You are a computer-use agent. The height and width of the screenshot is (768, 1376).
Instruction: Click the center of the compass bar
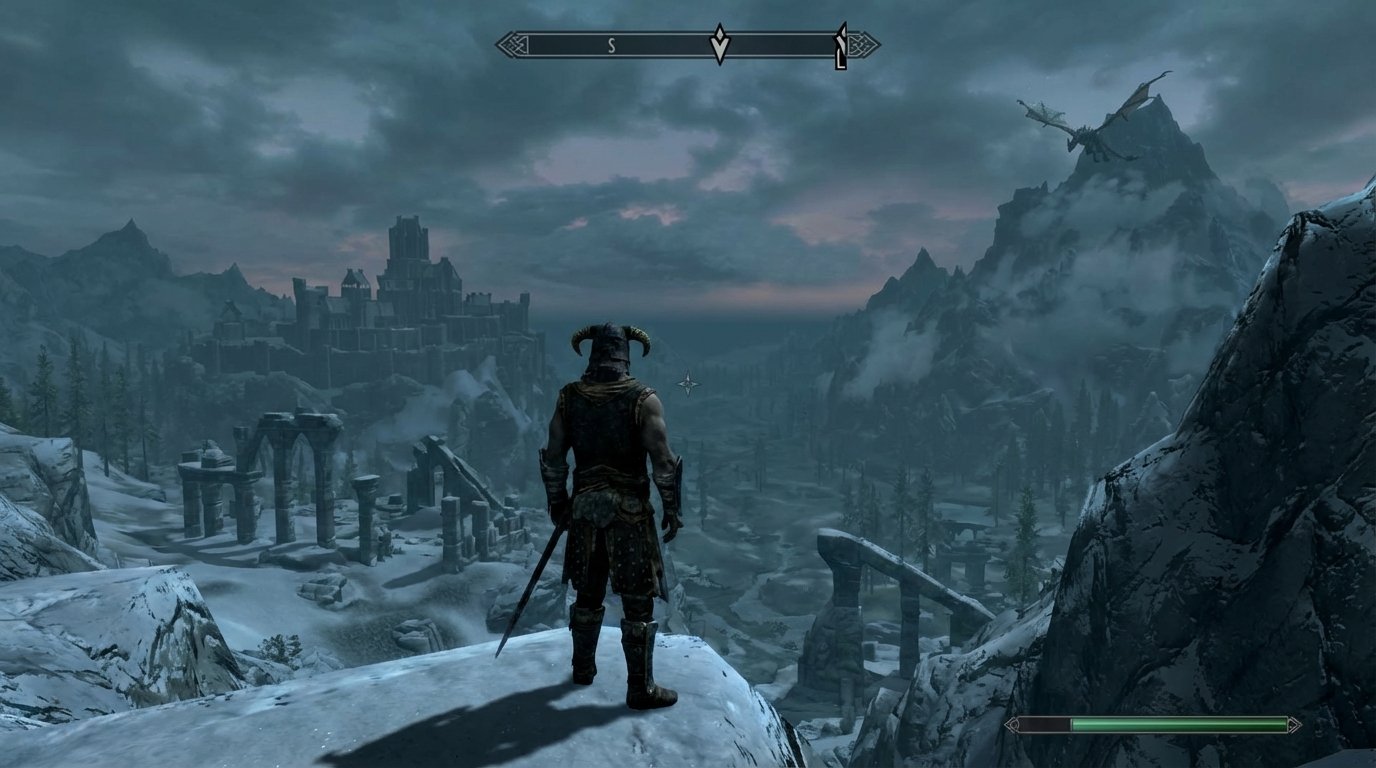click(x=688, y=44)
